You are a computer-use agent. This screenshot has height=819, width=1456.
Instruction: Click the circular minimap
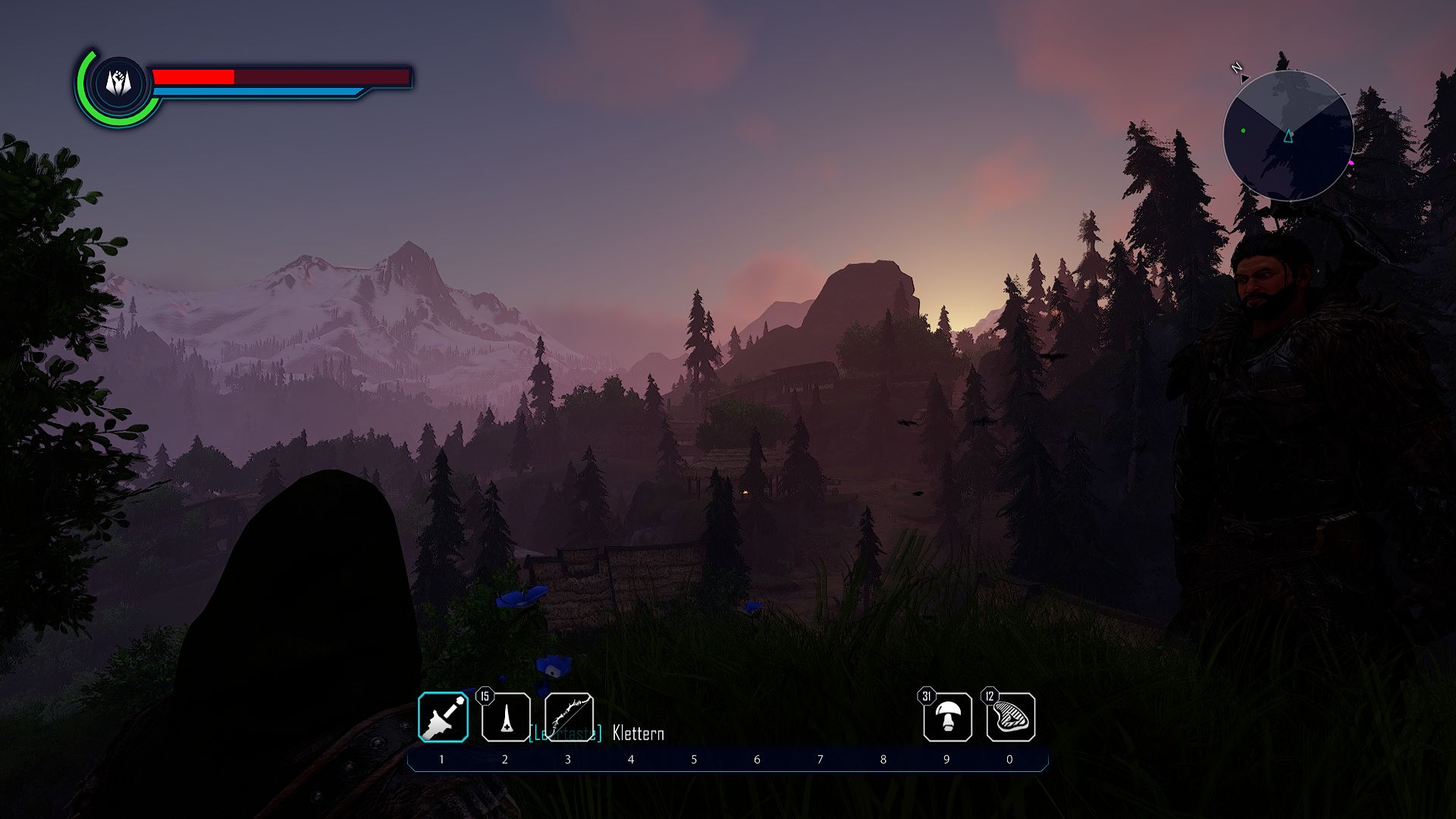[1288, 136]
